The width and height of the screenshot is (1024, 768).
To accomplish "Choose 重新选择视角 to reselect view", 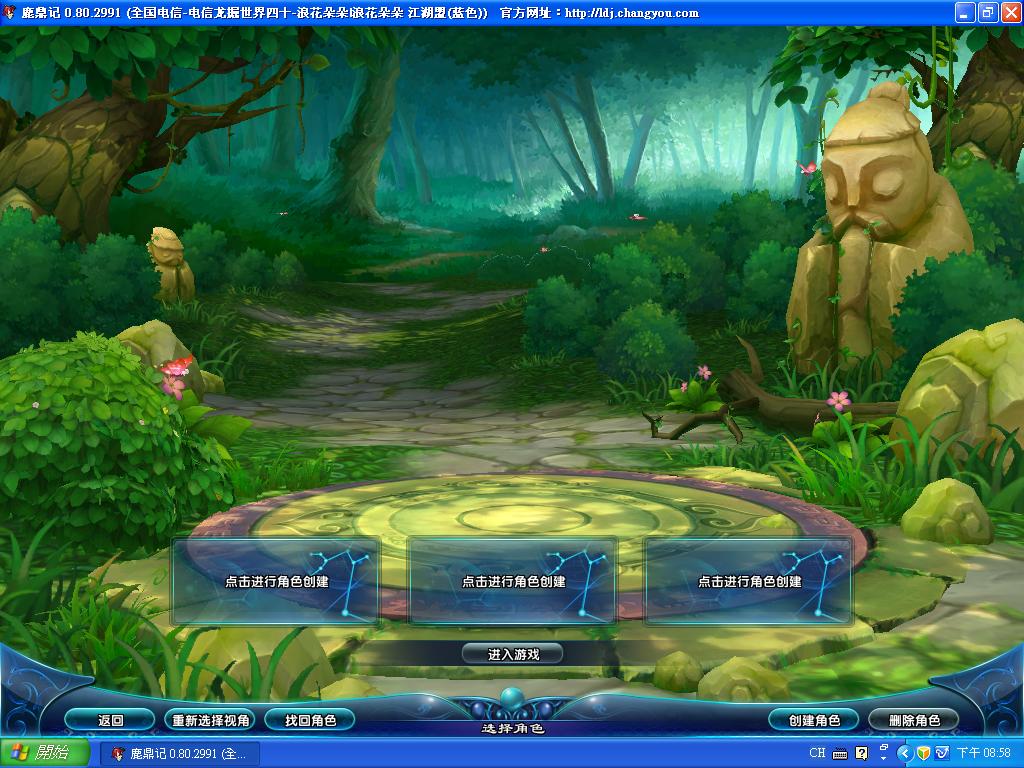I will point(210,720).
